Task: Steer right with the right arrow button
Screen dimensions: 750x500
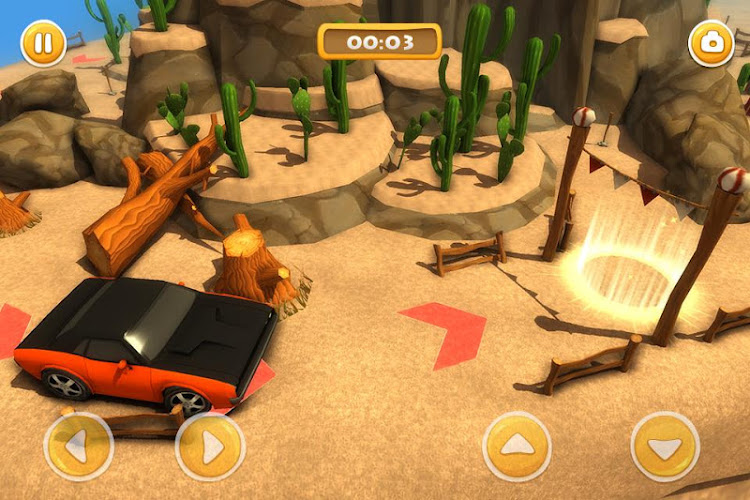Action: click(210, 447)
